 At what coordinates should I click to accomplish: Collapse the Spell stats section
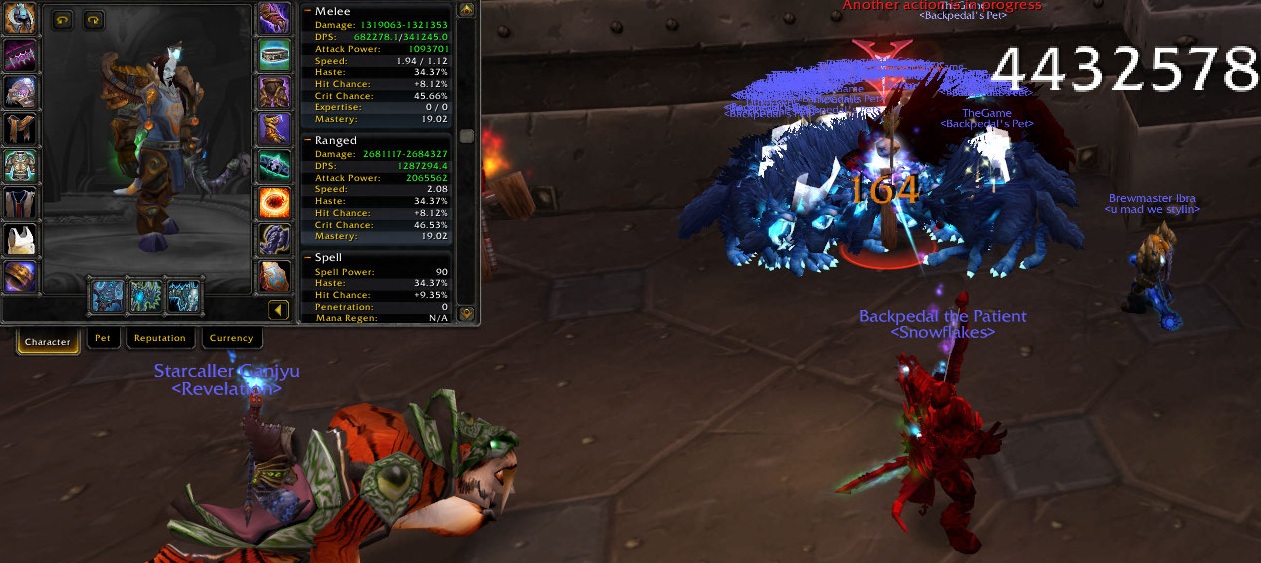(x=308, y=258)
